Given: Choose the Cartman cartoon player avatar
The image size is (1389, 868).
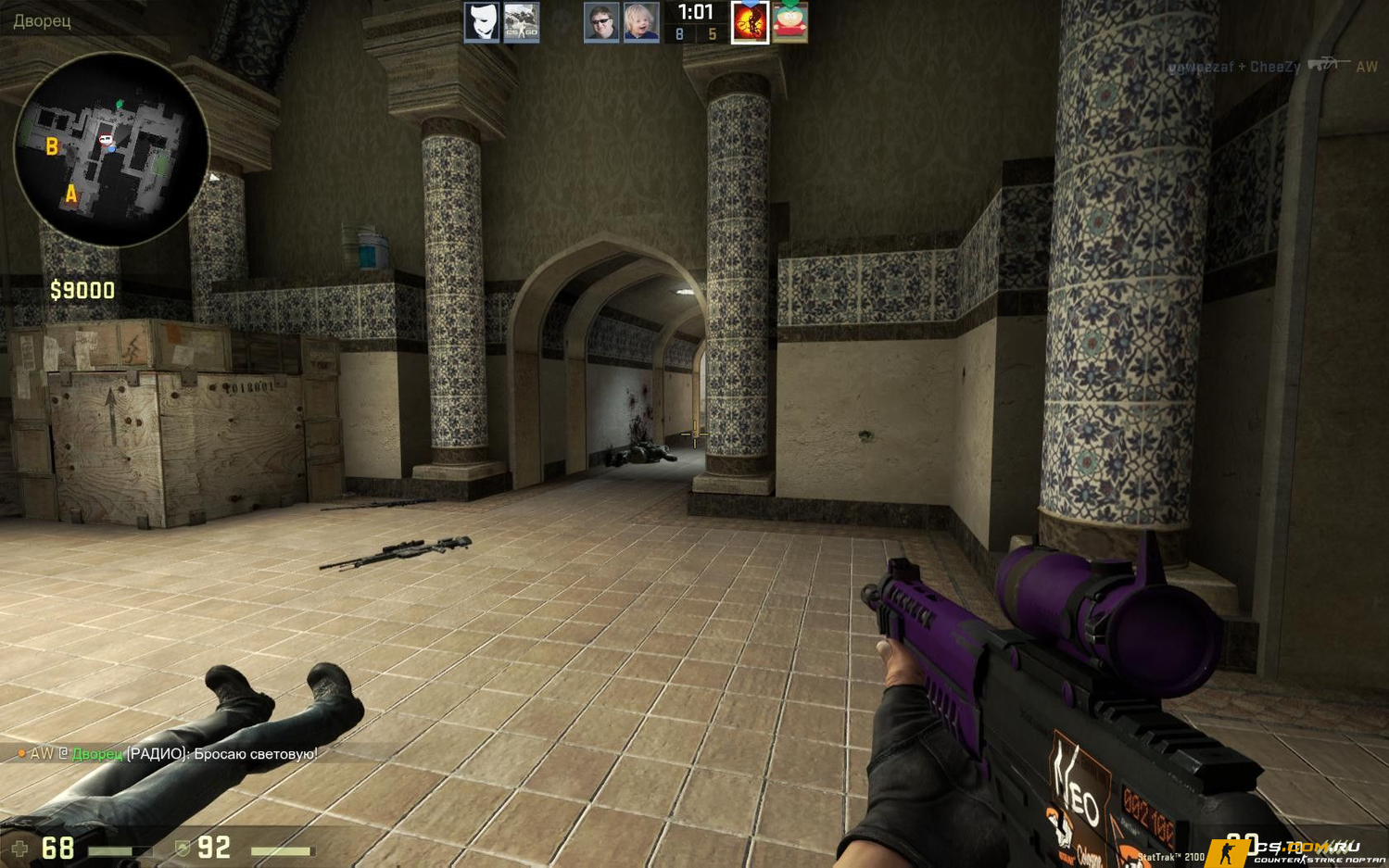Looking at the screenshot, I should (x=790, y=22).
